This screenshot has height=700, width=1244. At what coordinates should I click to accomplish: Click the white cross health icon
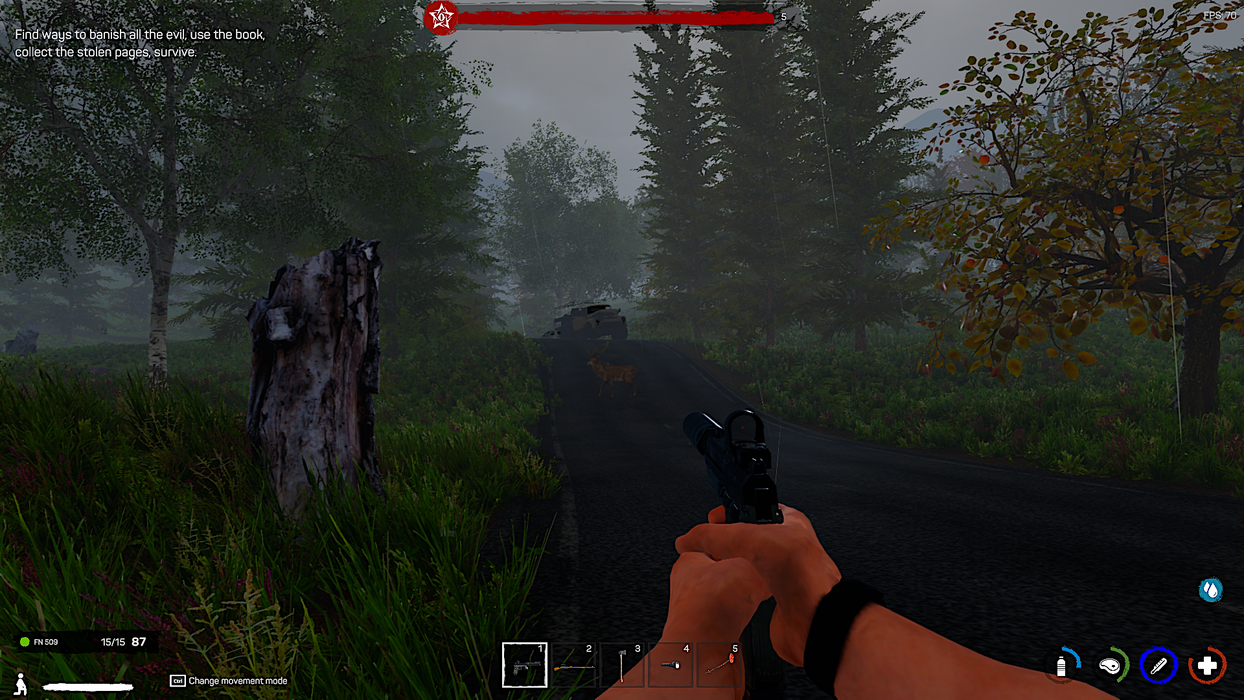coord(1207,665)
